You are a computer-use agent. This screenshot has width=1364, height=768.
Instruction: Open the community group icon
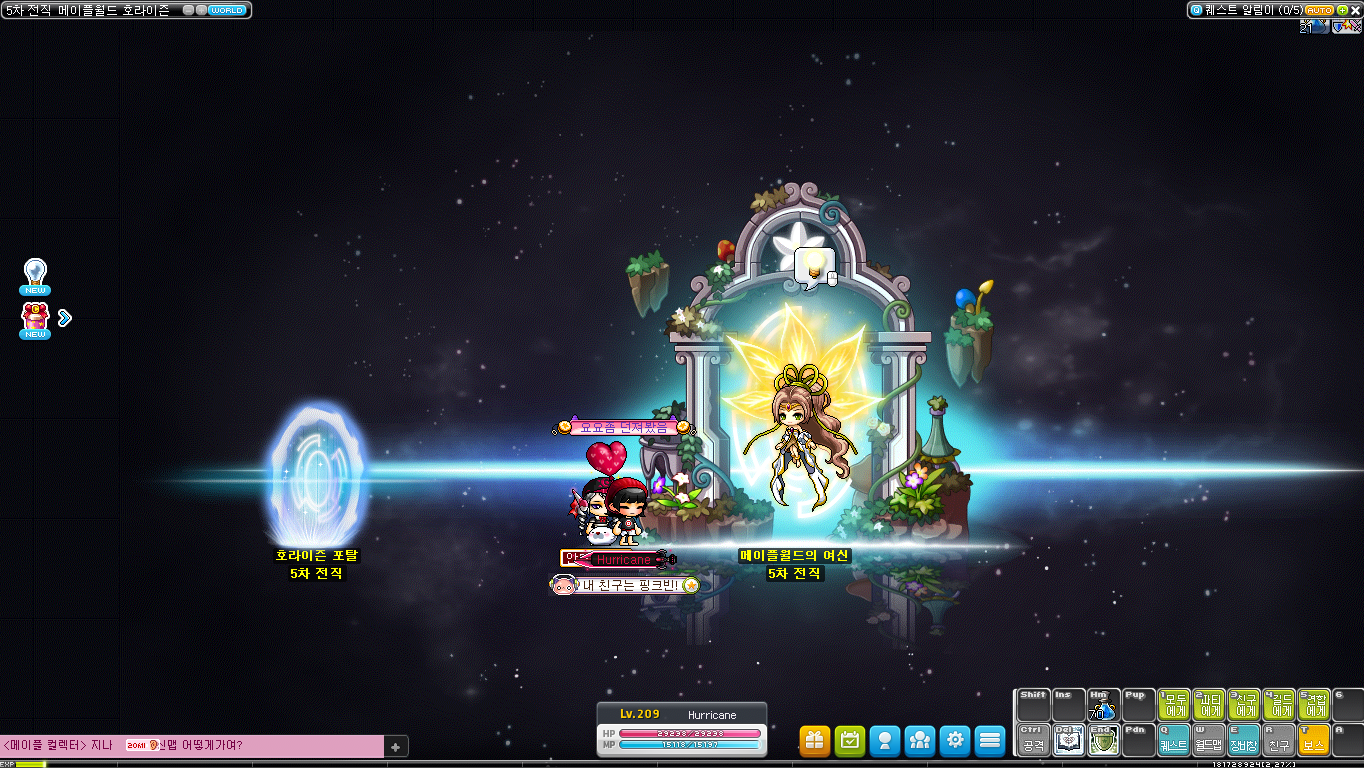[919, 741]
